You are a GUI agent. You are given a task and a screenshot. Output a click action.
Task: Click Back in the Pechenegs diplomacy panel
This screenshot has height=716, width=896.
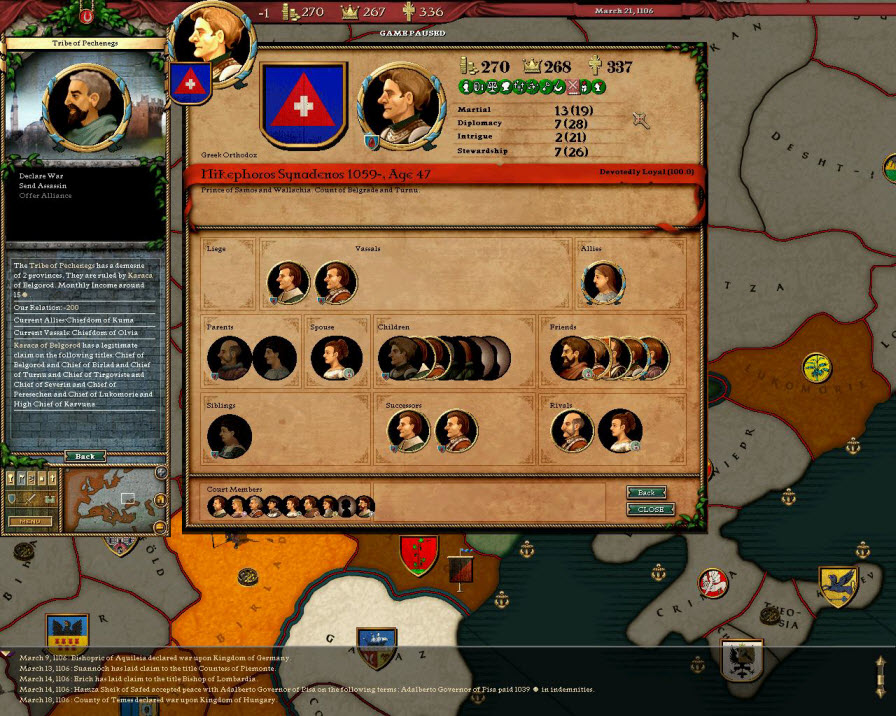(x=85, y=456)
